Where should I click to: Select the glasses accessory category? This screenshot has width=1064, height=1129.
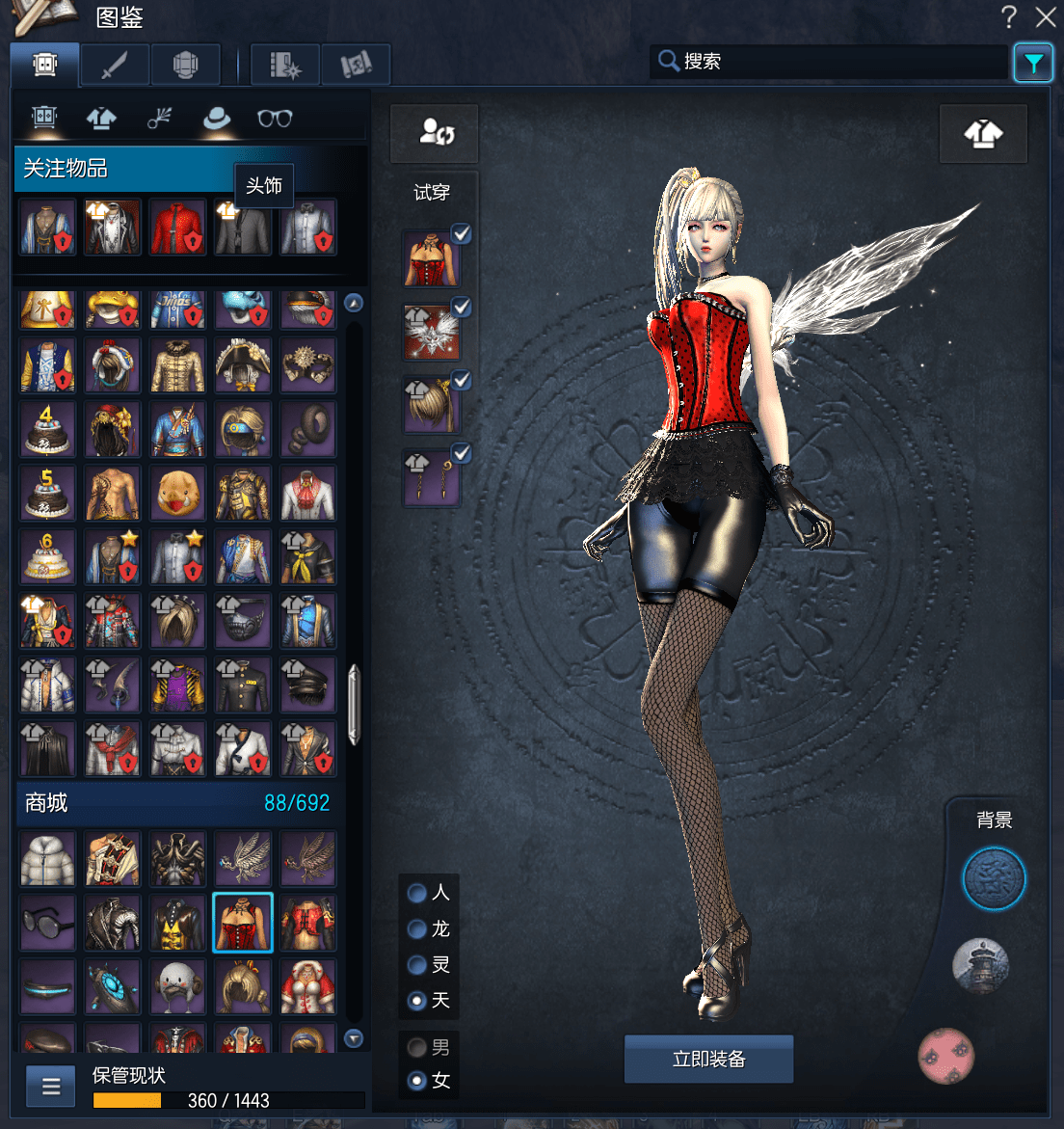click(x=275, y=119)
